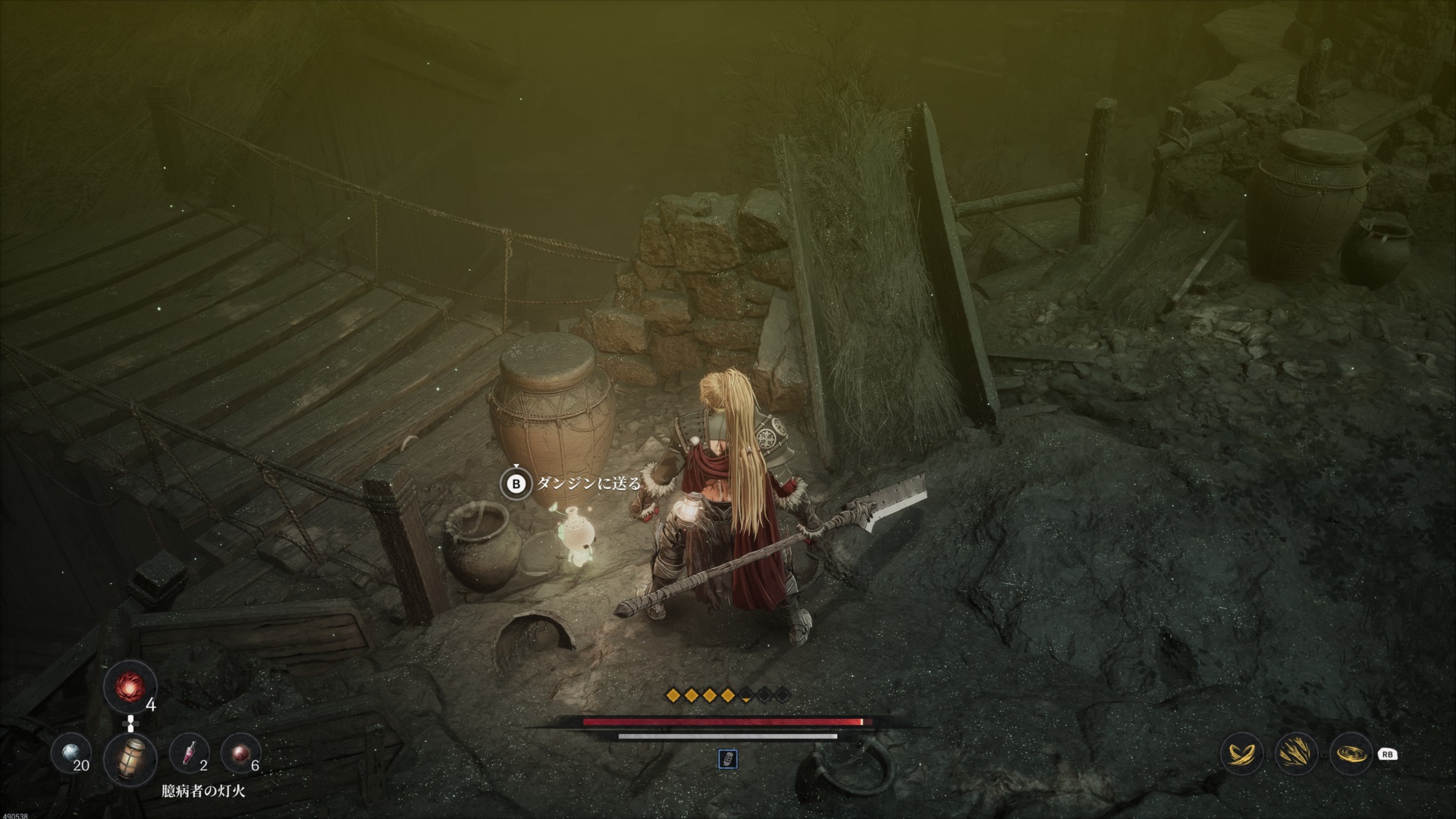Use the white-grey orb with 20 count
The height and width of the screenshot is (819, 1456).
[70, 755]
